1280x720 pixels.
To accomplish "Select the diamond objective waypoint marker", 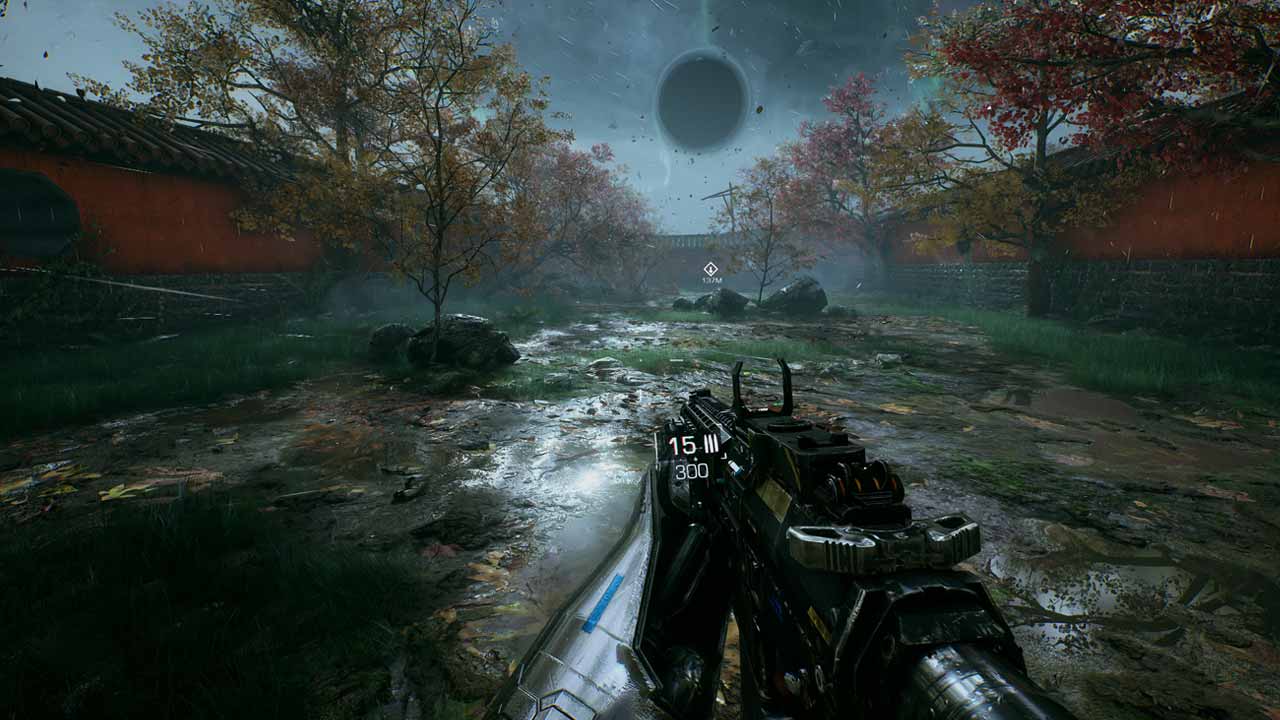I will (x=710, y=268).
